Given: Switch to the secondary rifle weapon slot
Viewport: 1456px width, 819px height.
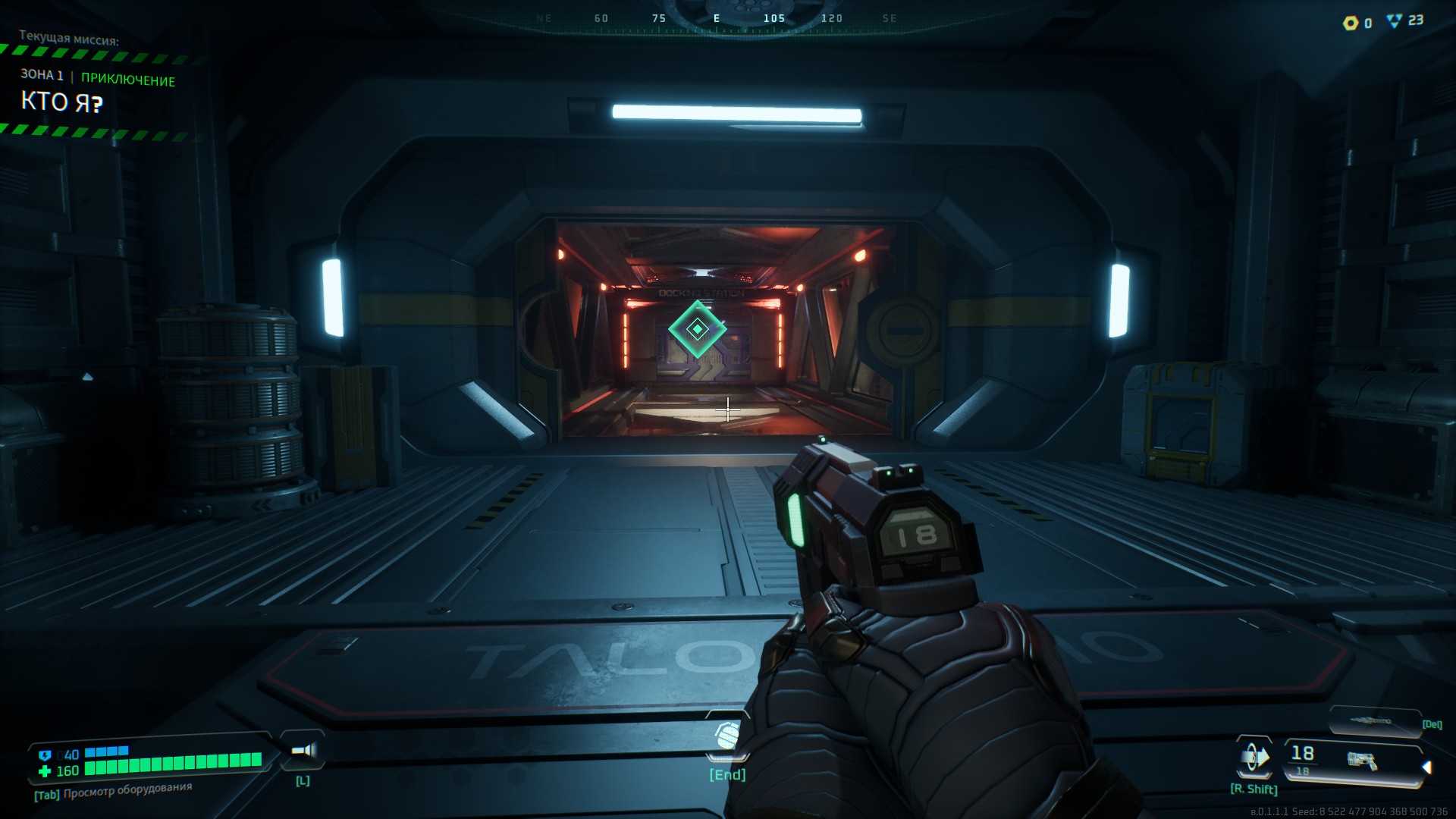Looking at the screenshot, I should 1374,721.
